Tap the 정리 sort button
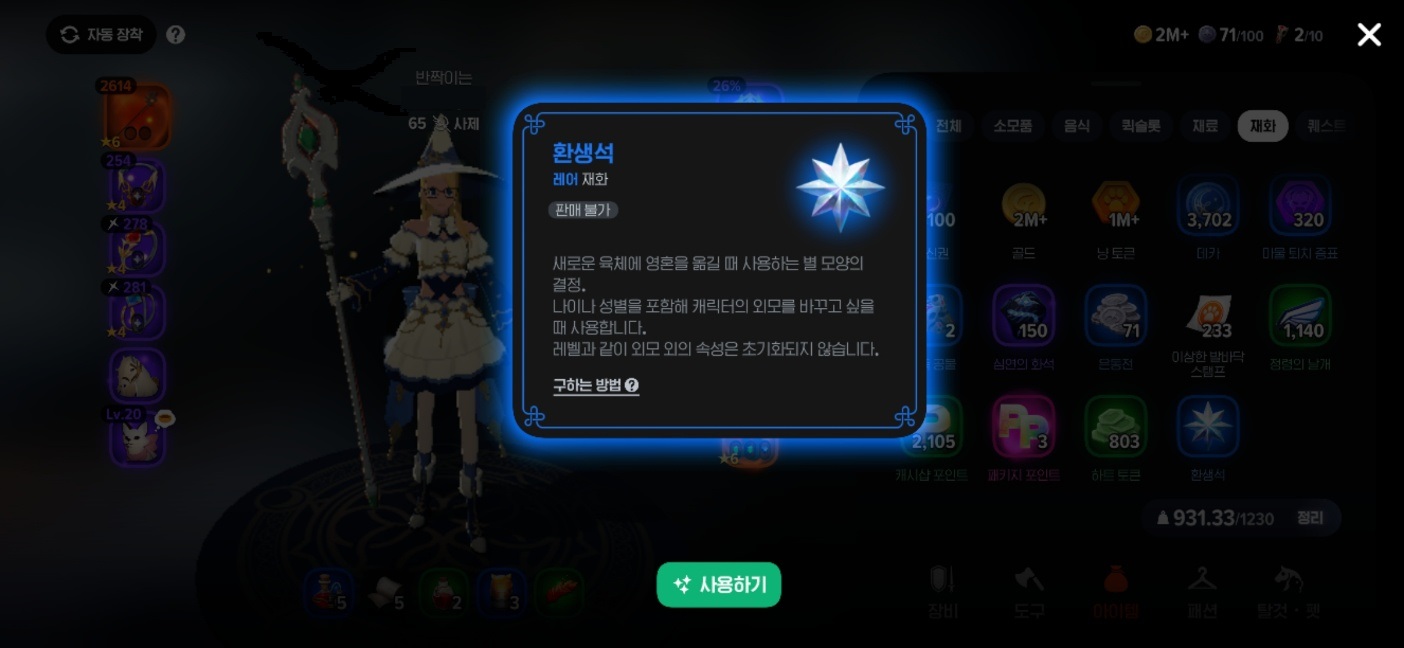 (1309, 518)
